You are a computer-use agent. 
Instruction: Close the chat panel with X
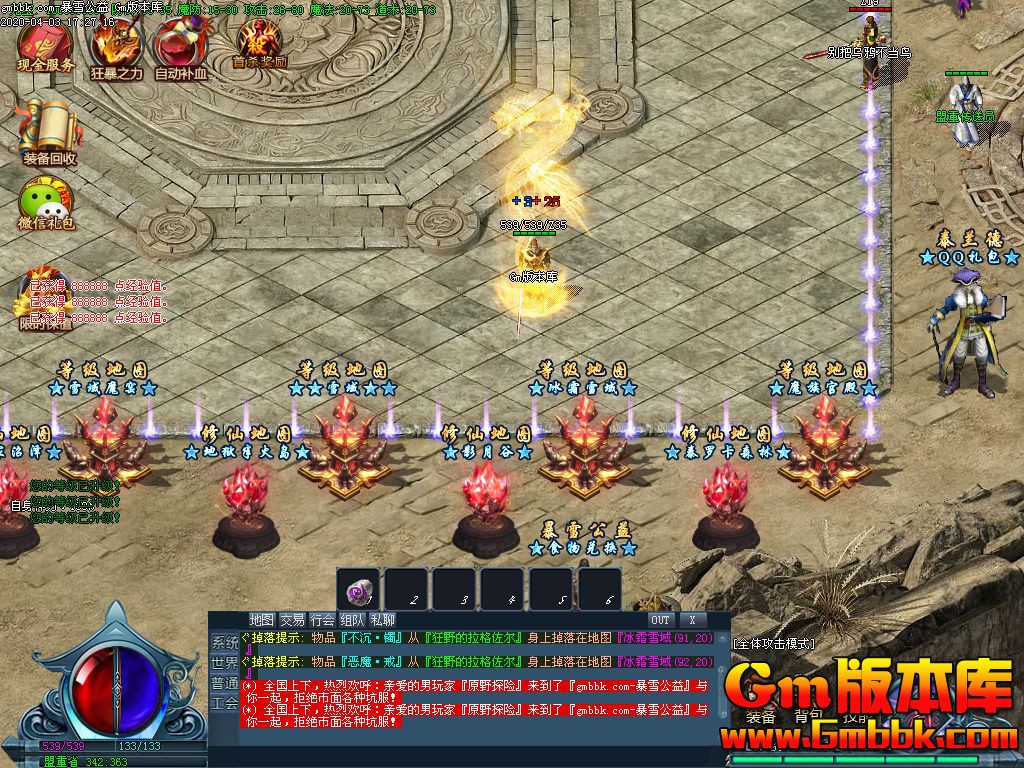point(691,620)
